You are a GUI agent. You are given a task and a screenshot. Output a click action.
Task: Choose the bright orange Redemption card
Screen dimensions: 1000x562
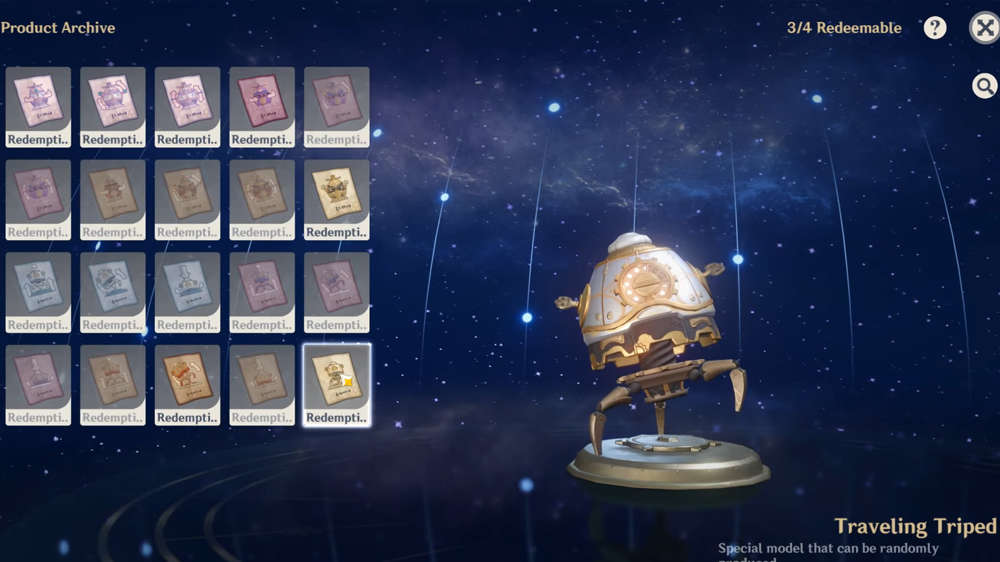188,385
